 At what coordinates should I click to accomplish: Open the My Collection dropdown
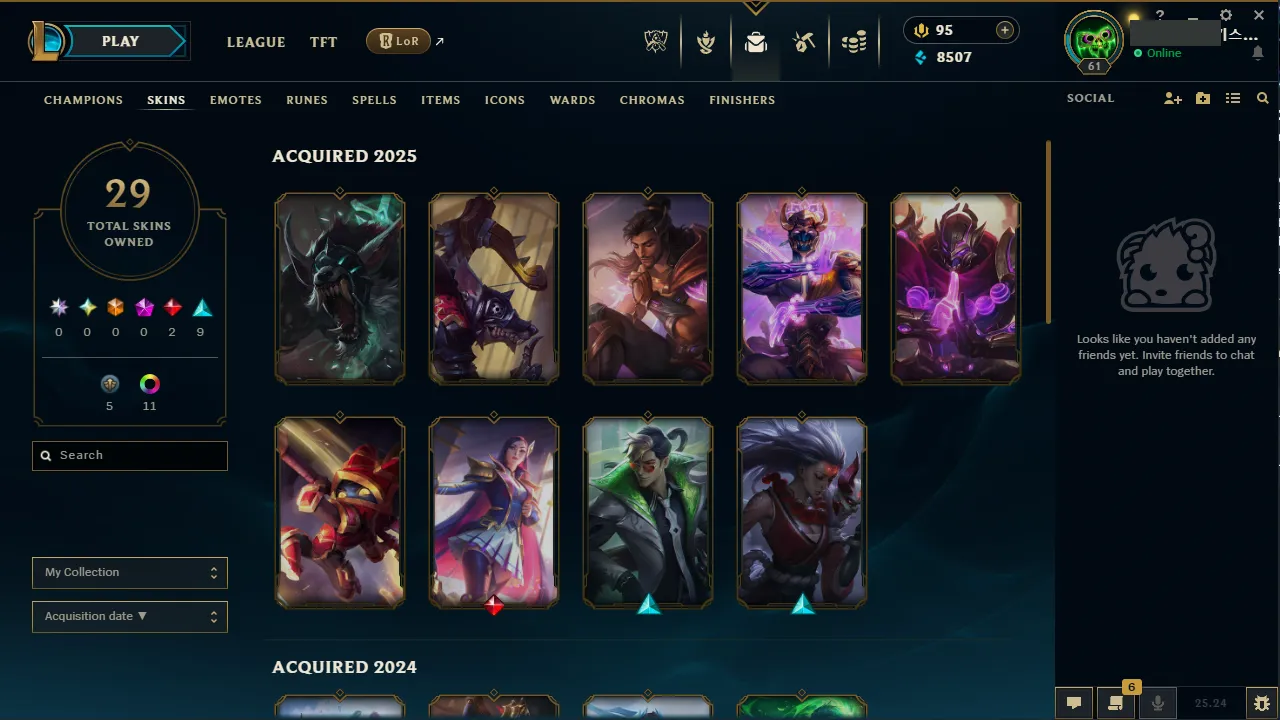click(129, 572)
